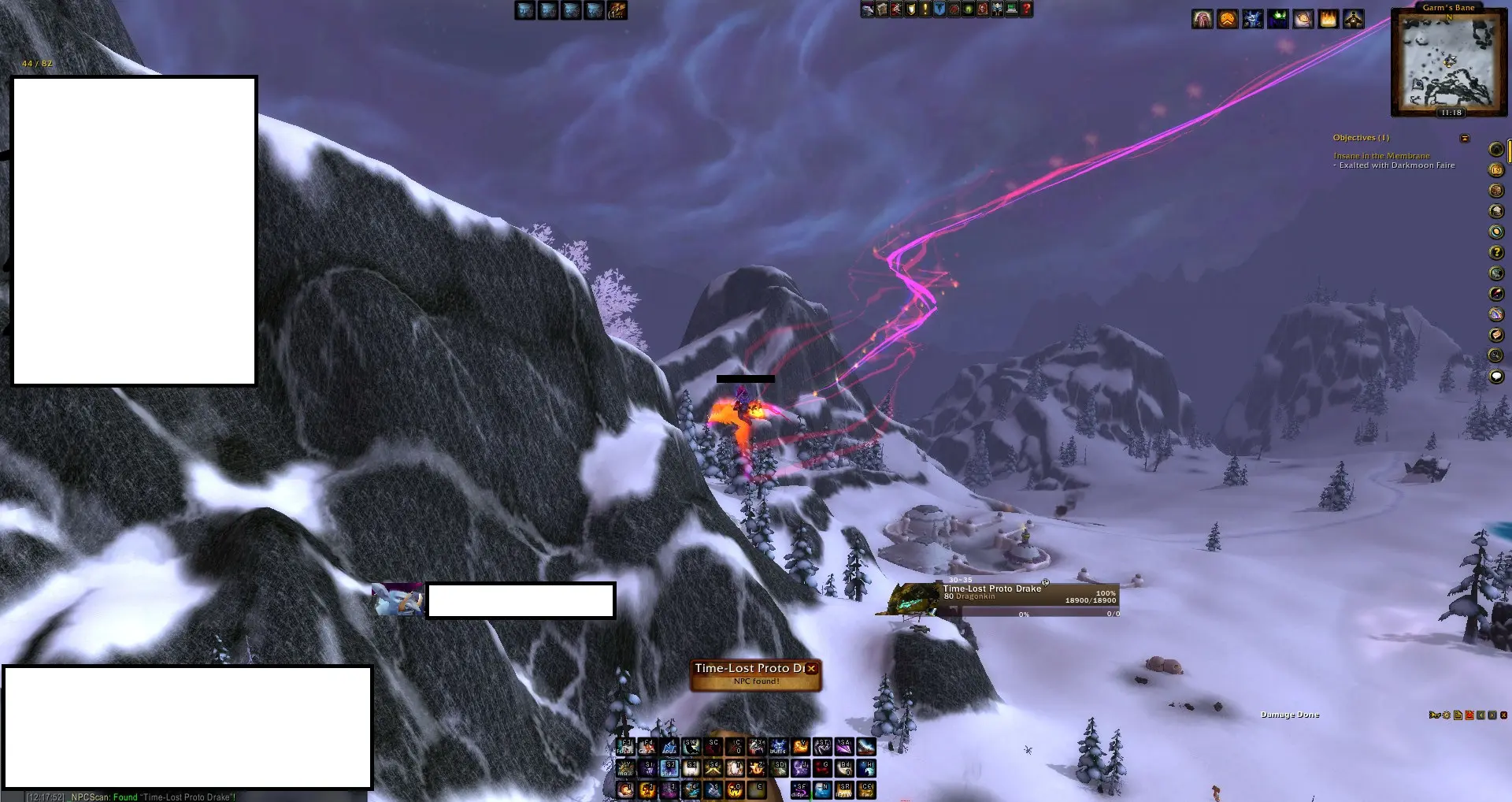Viewport: 1512px width, 802px height.
Task: Click the flame buff icon
Action: (x=1329, y=19)
